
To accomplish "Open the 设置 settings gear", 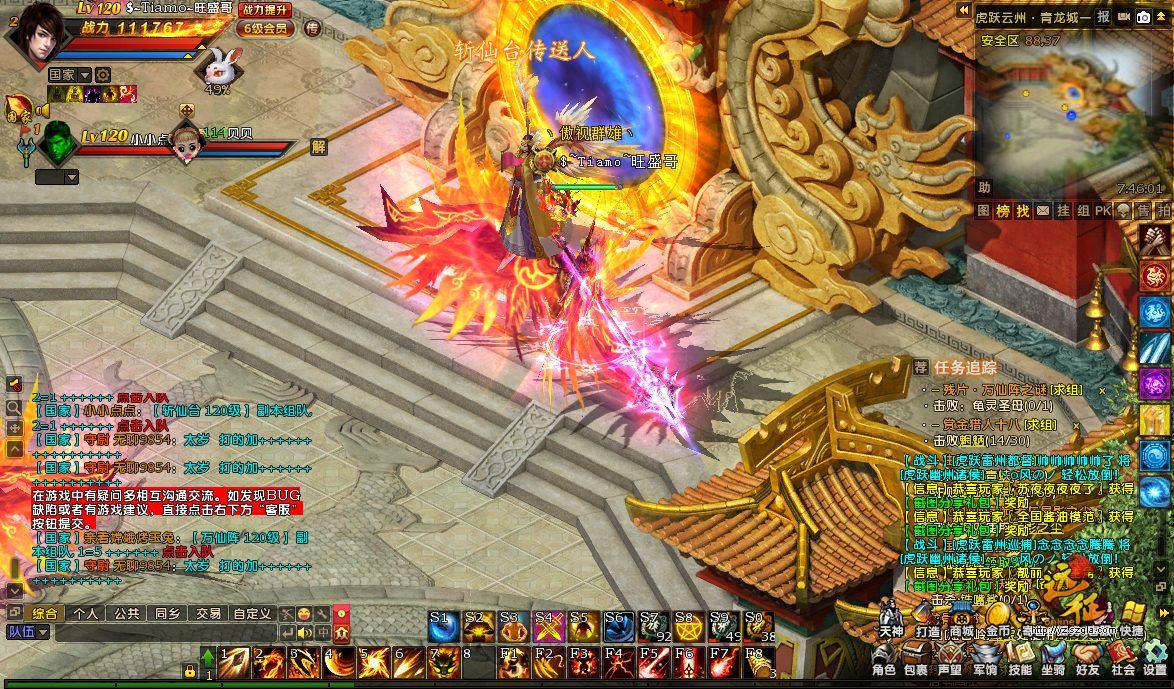I will (1155, 660).
